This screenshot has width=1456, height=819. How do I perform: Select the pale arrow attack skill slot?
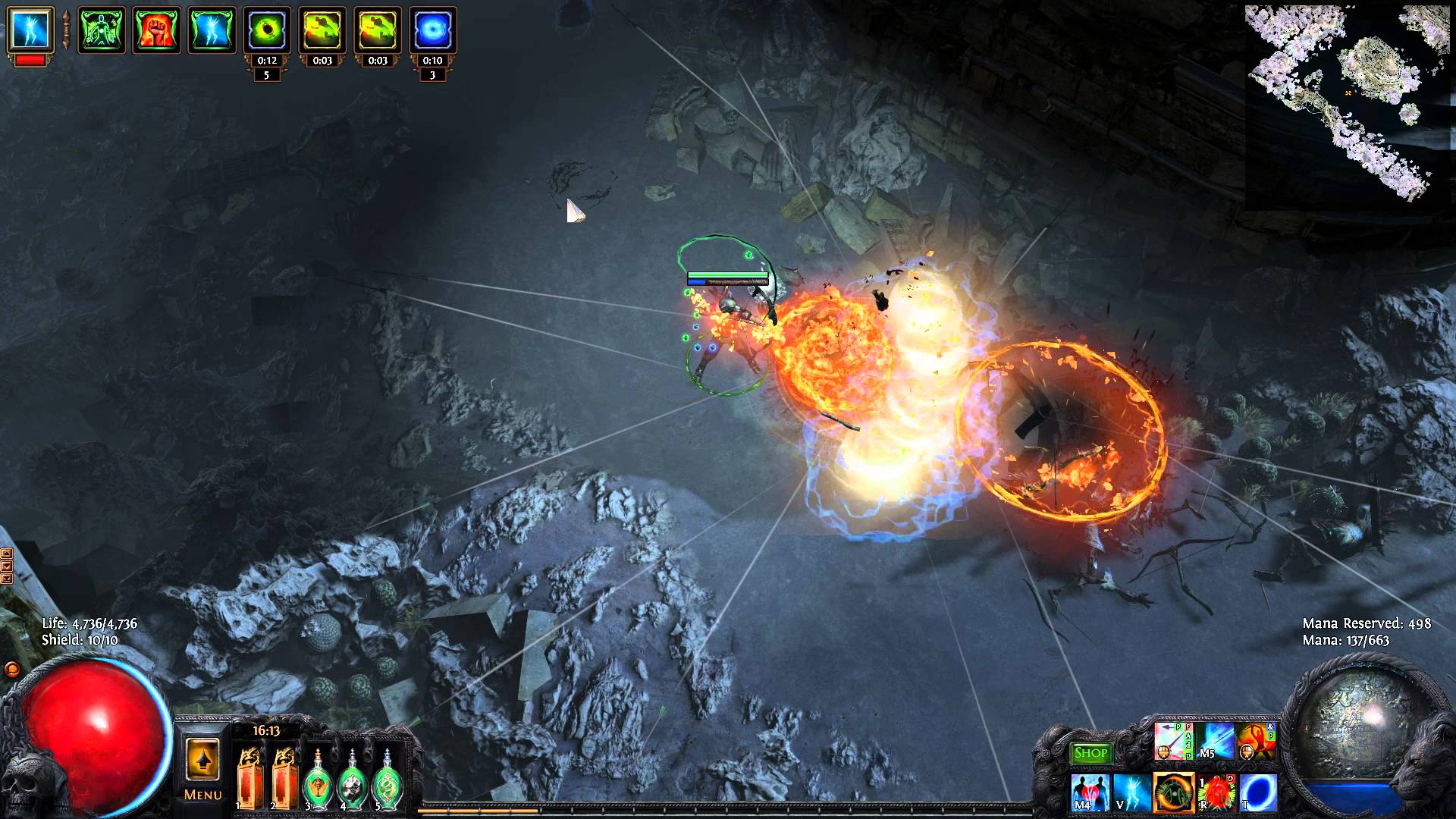tap(1173, 741)
